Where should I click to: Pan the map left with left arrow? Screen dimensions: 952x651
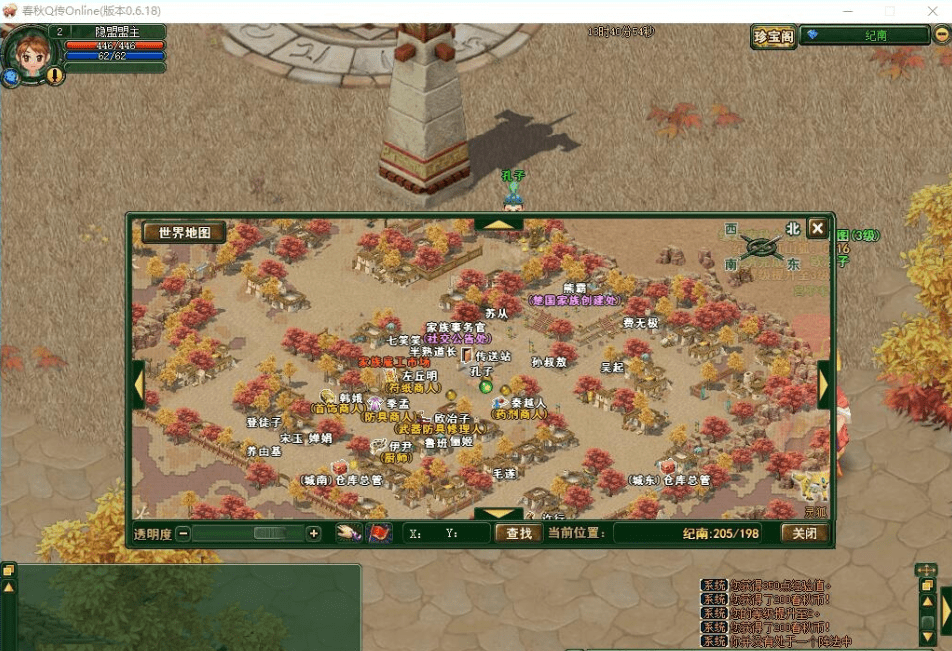tap(139, 383)
